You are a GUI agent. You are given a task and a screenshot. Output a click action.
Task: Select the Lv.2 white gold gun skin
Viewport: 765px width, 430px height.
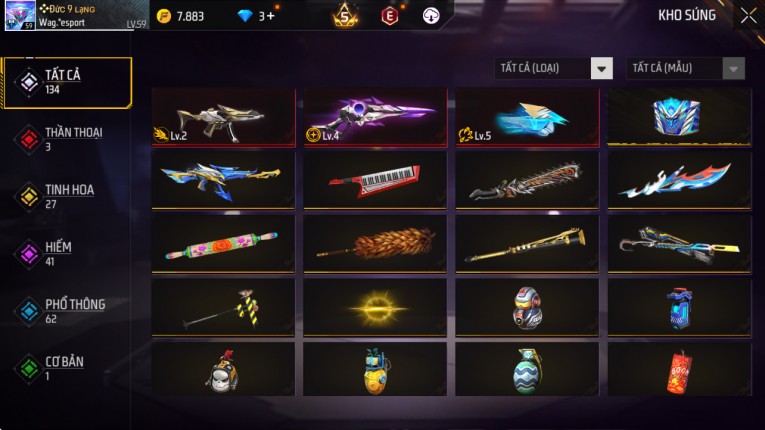point(223,117)
